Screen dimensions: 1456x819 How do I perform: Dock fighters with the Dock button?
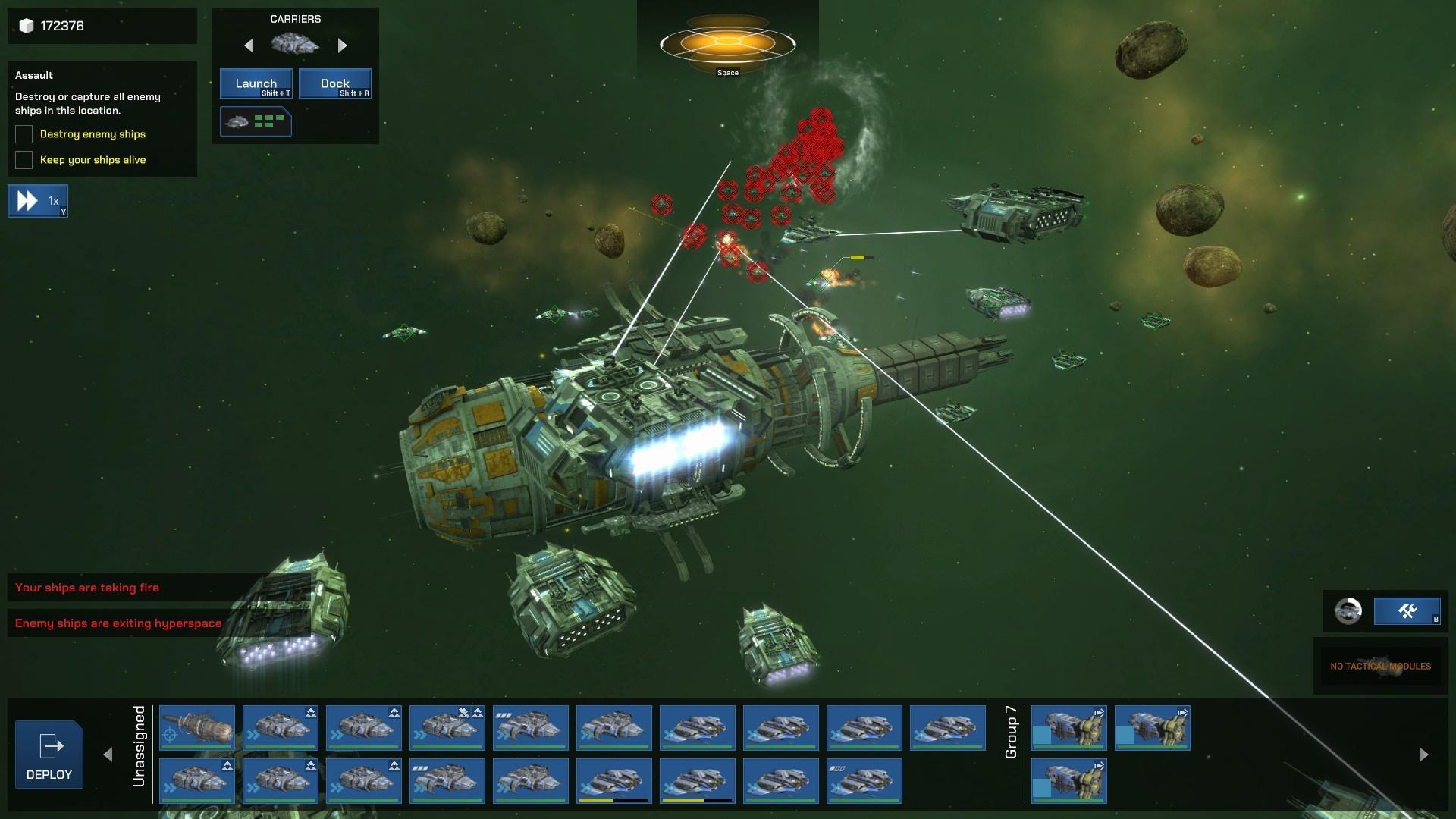pos(334,83)
